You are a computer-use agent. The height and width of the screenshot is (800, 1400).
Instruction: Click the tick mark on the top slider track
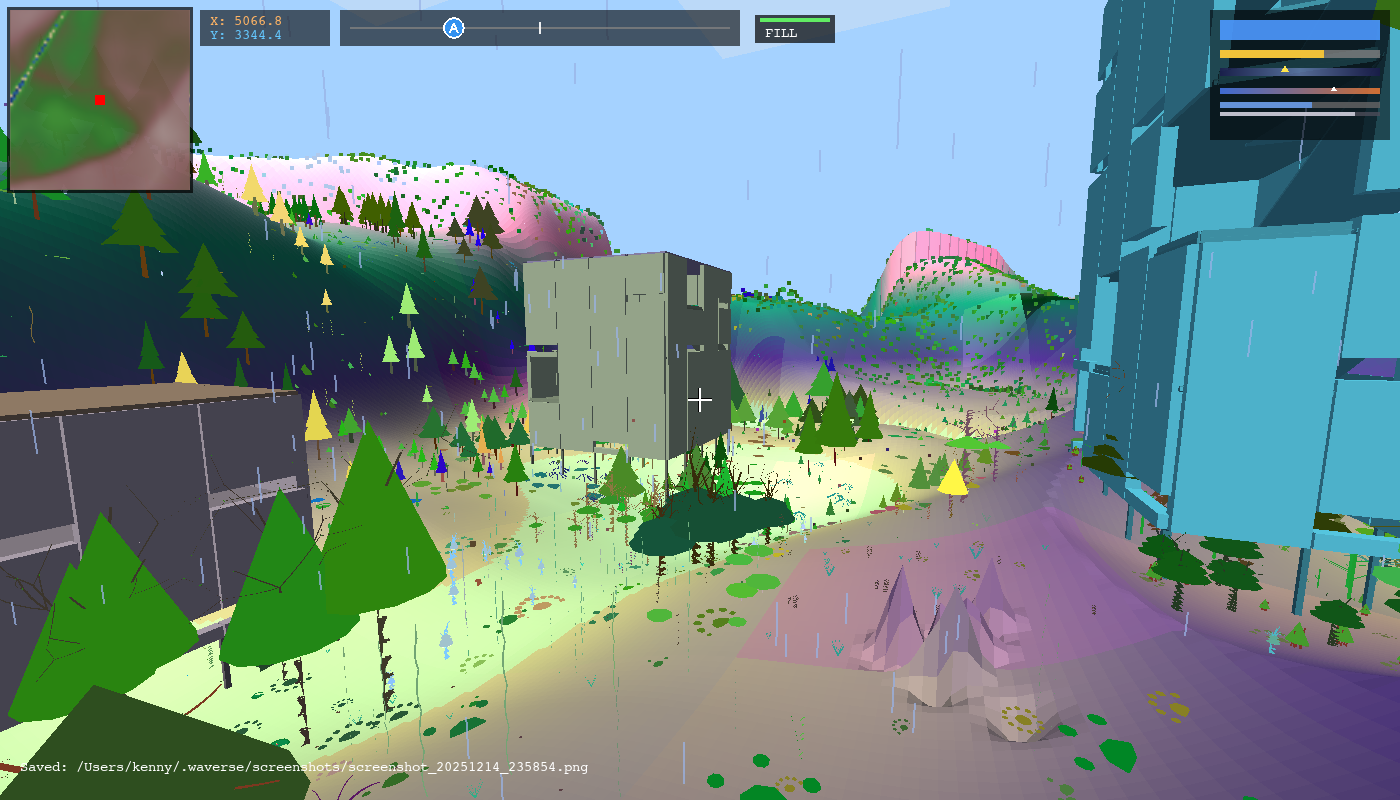point(538,28)
